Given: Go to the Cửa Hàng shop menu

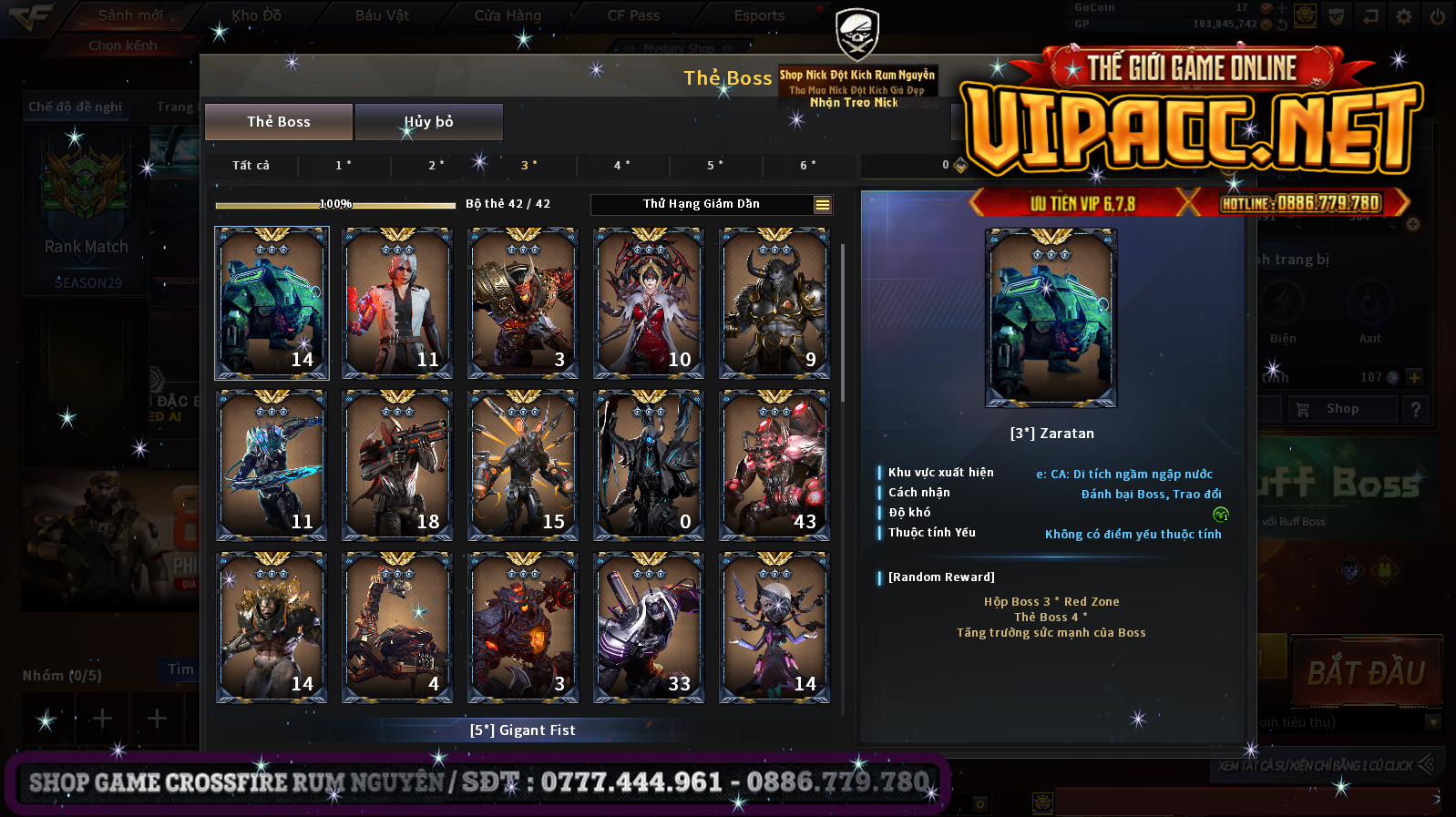Looking at the screenshot, I should tap(508, 15).
